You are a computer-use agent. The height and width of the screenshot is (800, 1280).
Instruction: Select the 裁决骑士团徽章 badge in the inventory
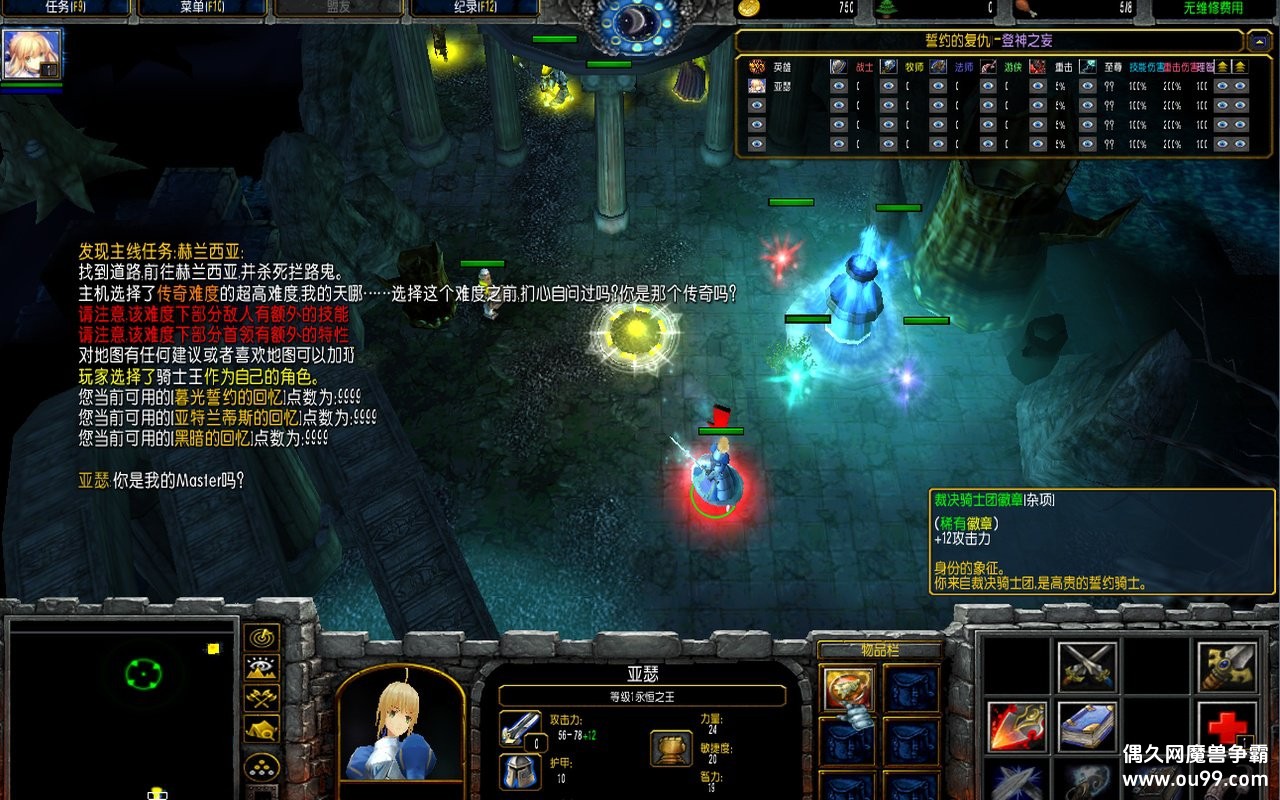click(x=848, y=689)
